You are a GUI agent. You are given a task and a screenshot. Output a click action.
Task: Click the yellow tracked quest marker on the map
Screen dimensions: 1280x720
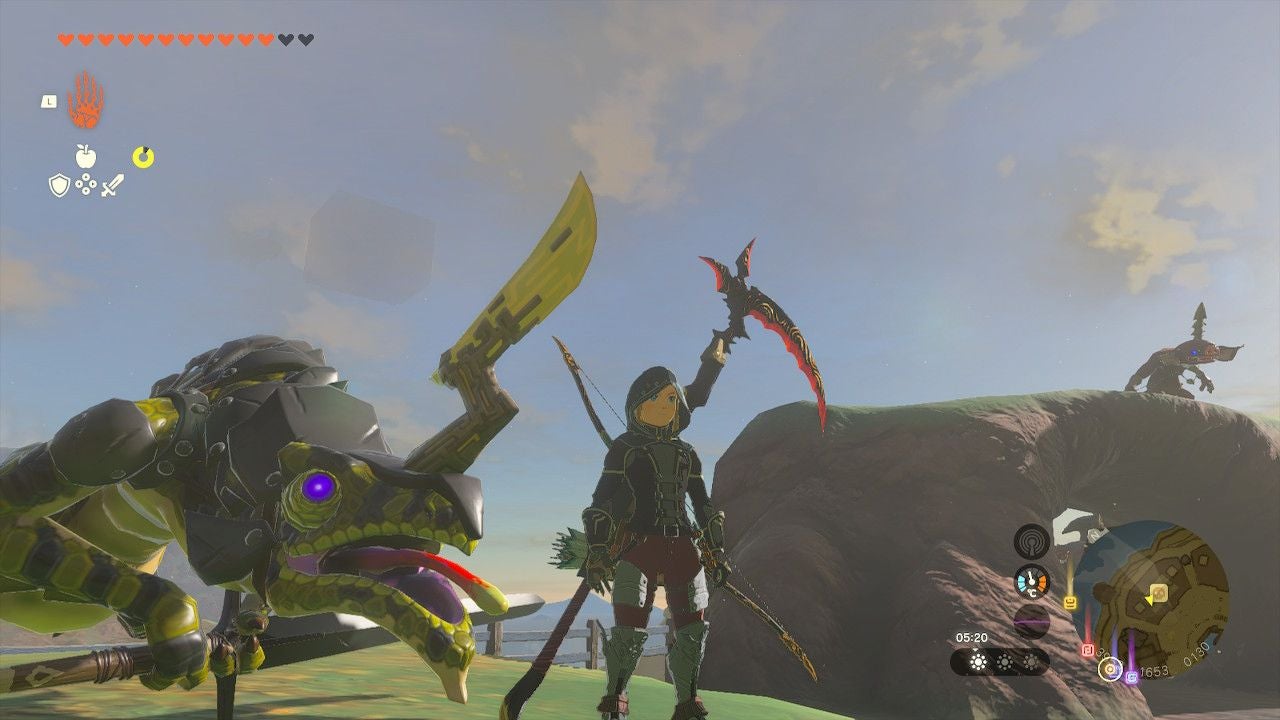(x=1159, y=594)
